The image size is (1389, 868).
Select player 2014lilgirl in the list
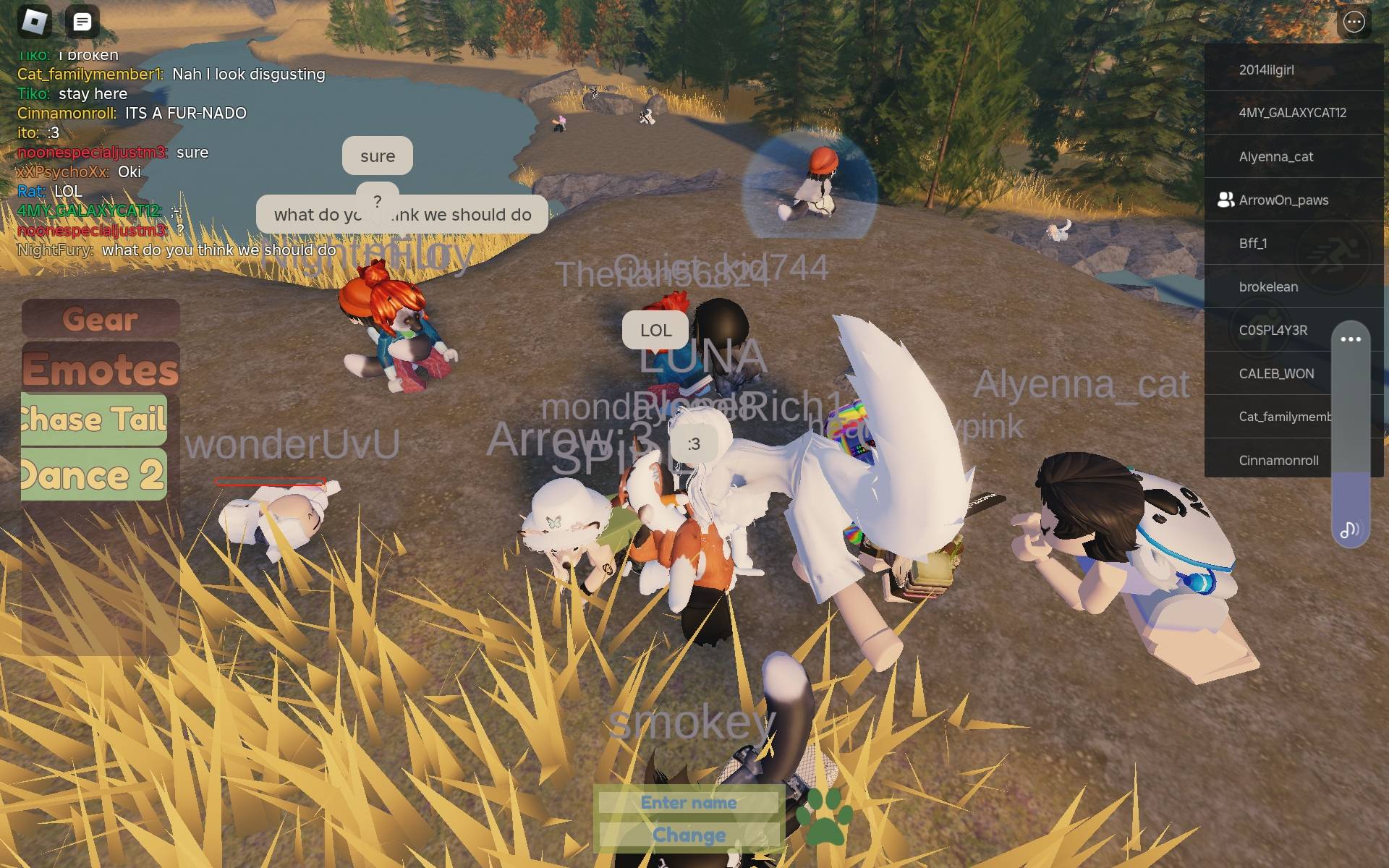[x=1266, y=69]
